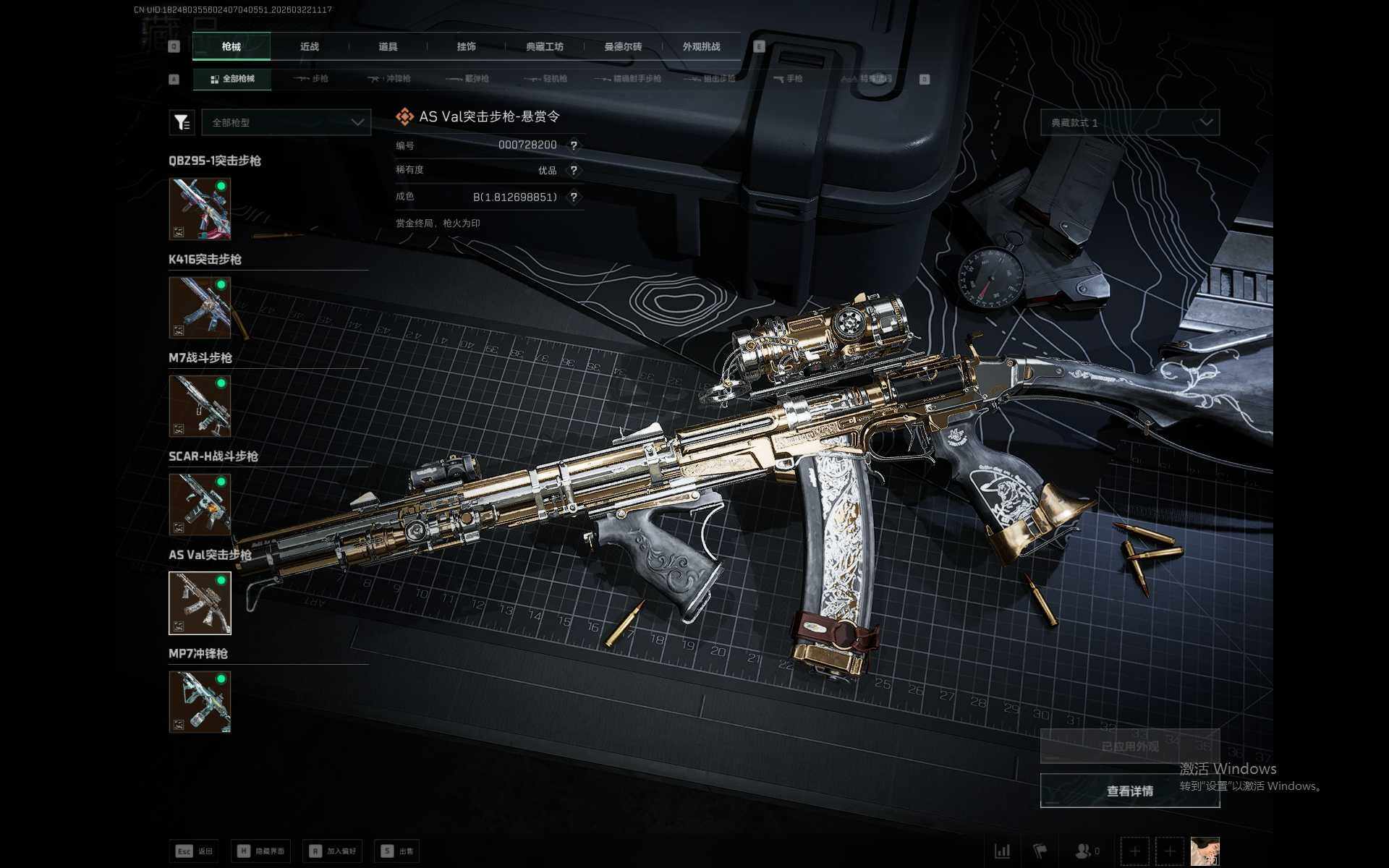
Task: Go to the 典藏工坊 workshop tab
Action: coord(544,46)
